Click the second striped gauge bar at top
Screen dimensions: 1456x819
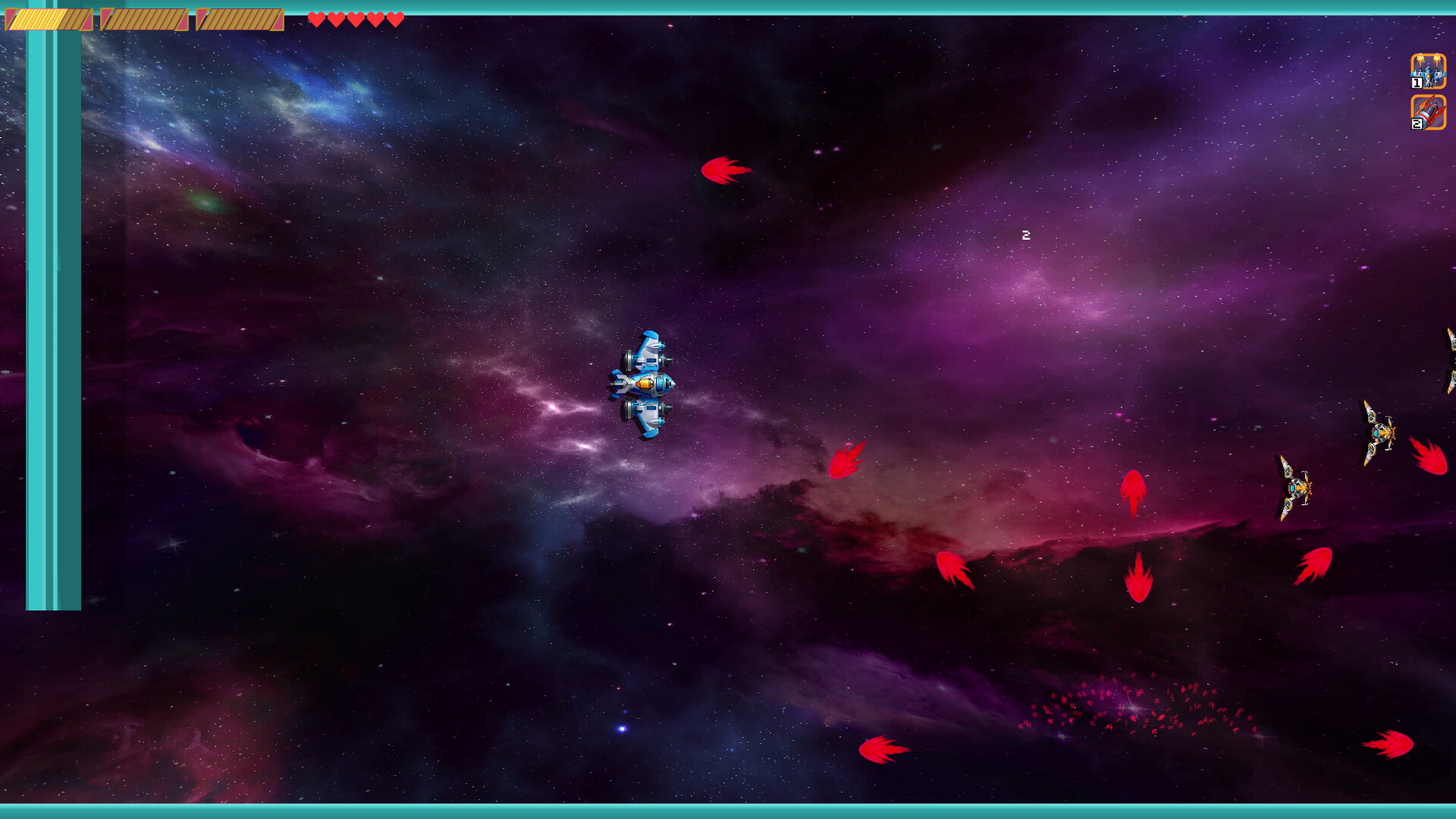click(x=143, y=19)
